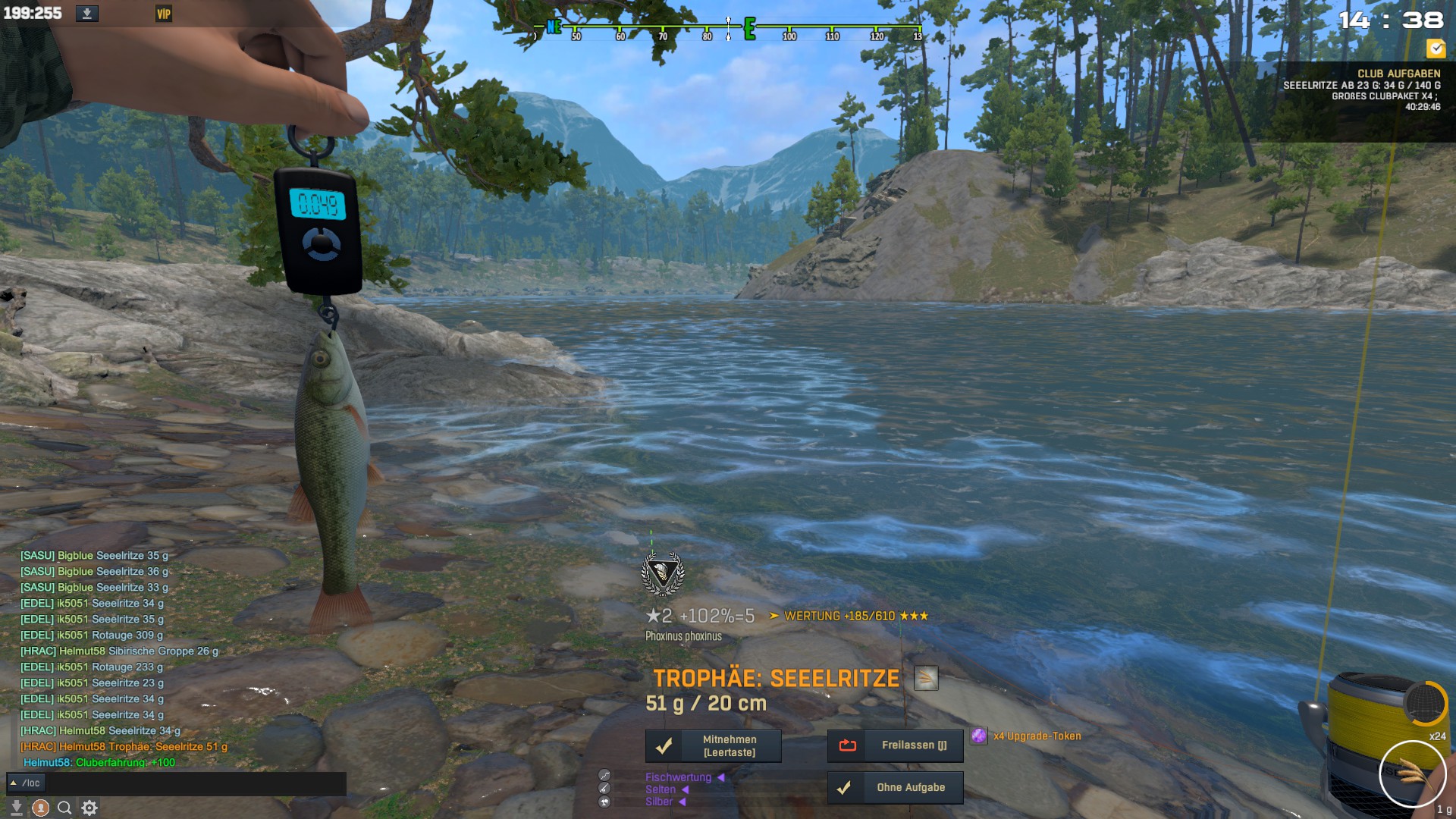This screenshot has width=1456, height=819.
Task: Click the download arrow icon below the chat
Action: click(16, 808)
